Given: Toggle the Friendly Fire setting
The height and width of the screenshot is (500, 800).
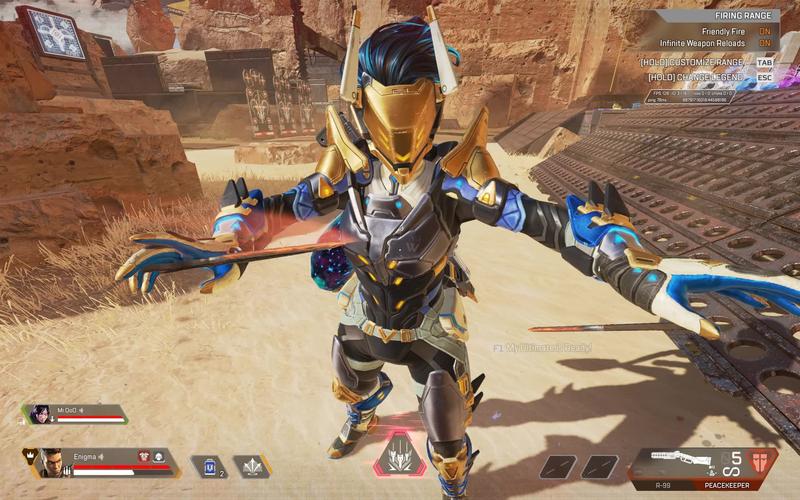Looking at the screenshot, I should 764,31.
